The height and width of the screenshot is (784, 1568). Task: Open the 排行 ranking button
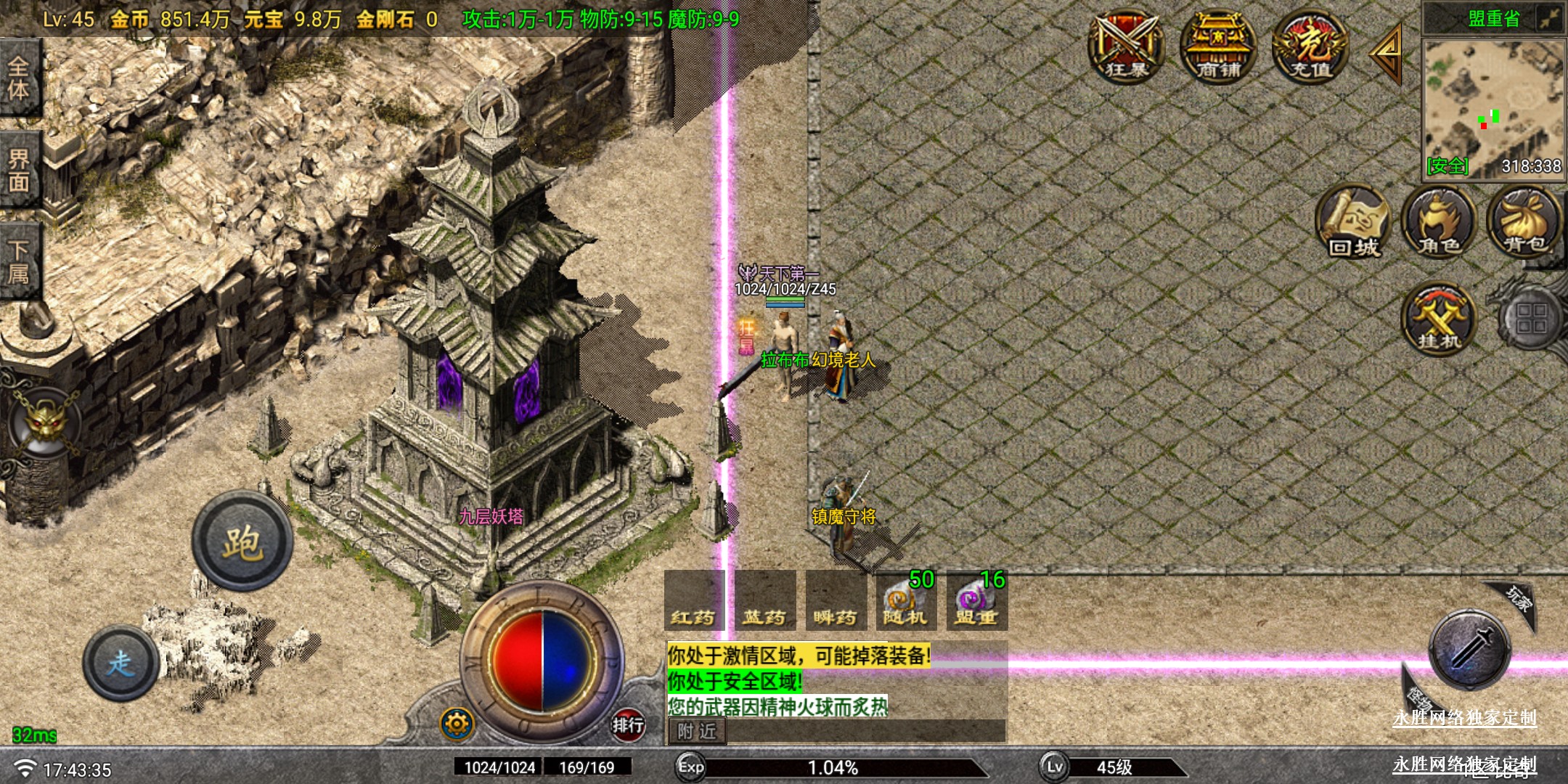pyautogui.click(x=627, y=724)
